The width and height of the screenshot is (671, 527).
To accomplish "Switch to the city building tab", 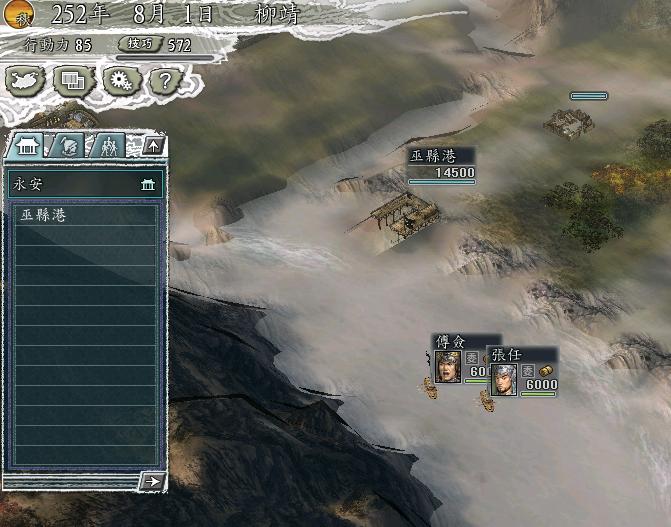I will point(26,146).
